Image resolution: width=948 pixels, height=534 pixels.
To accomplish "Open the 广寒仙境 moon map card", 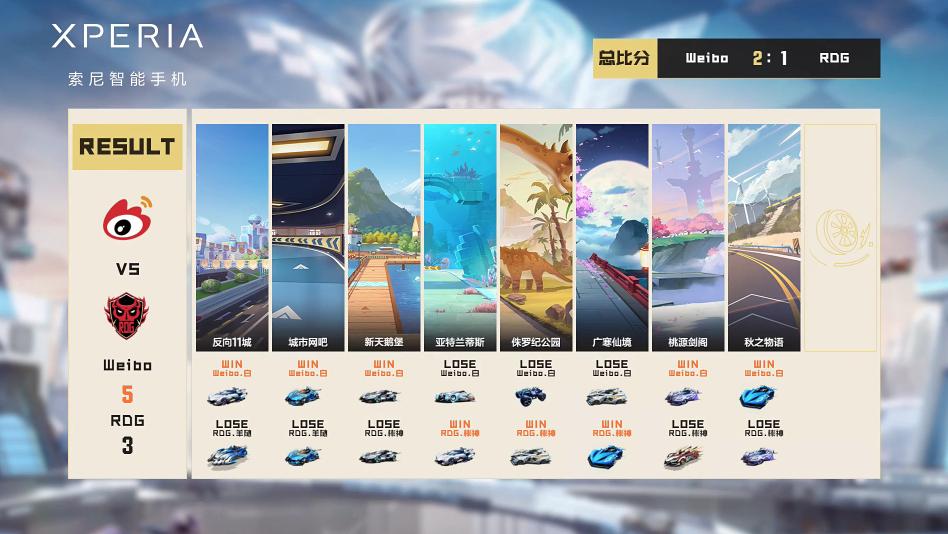I will click(x=612, y=237).
